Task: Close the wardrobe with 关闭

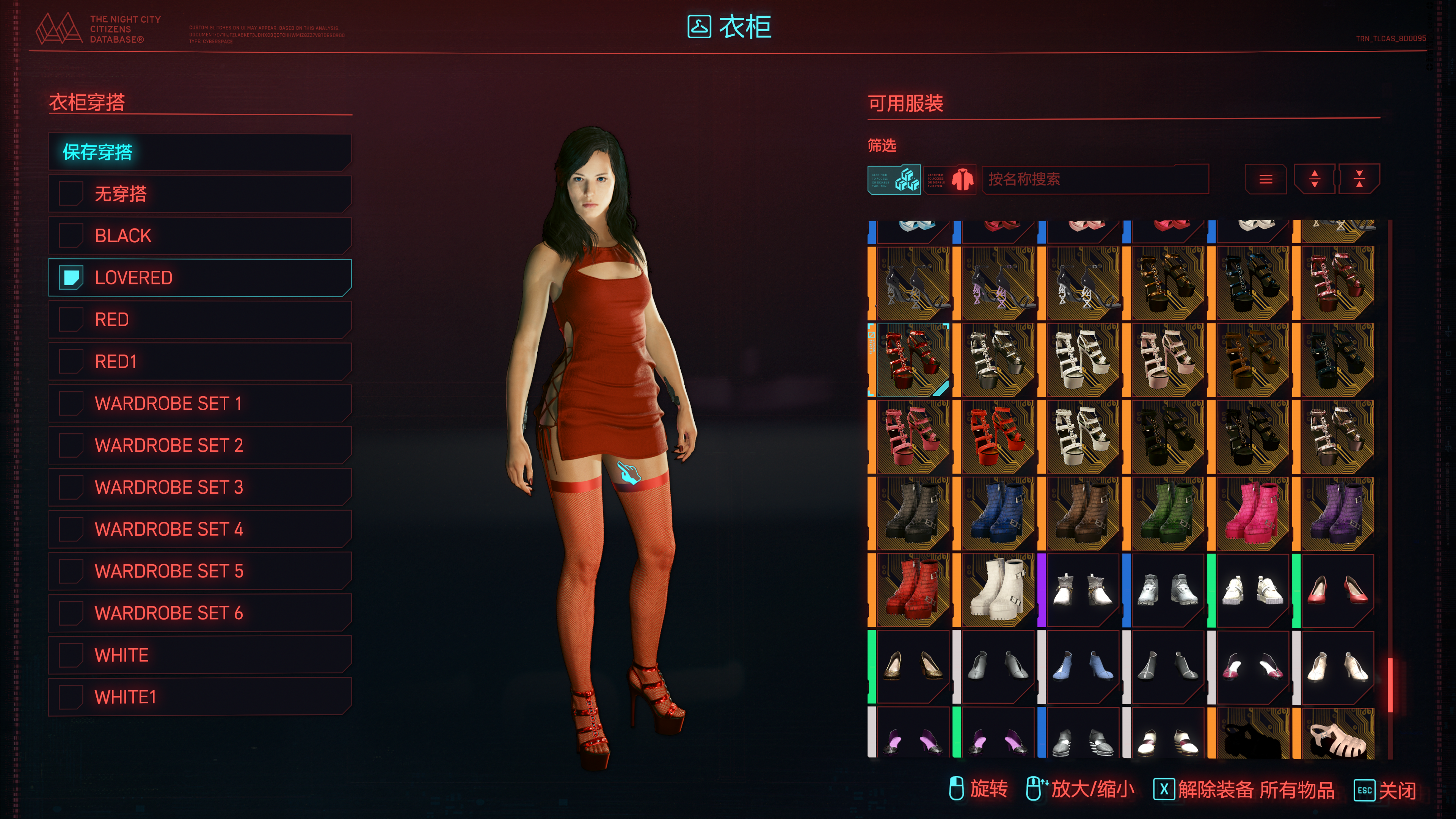Action: click(1385, 789)
